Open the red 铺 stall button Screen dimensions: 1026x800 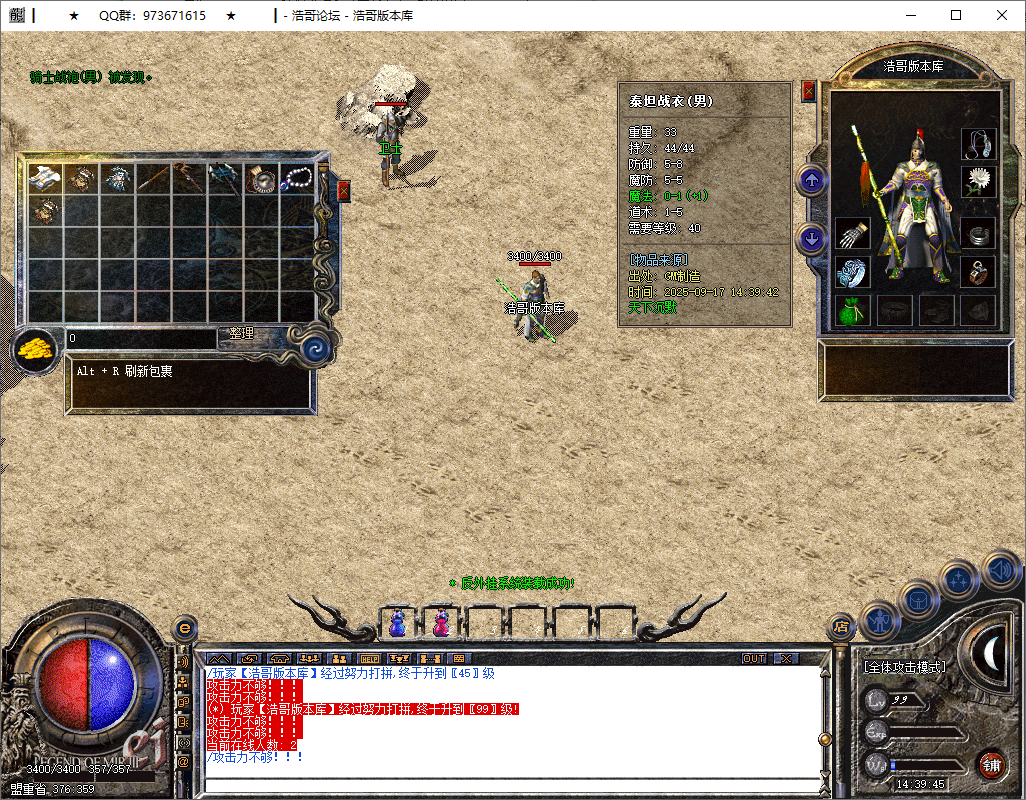pyautogui.click(x=991, y=766)
